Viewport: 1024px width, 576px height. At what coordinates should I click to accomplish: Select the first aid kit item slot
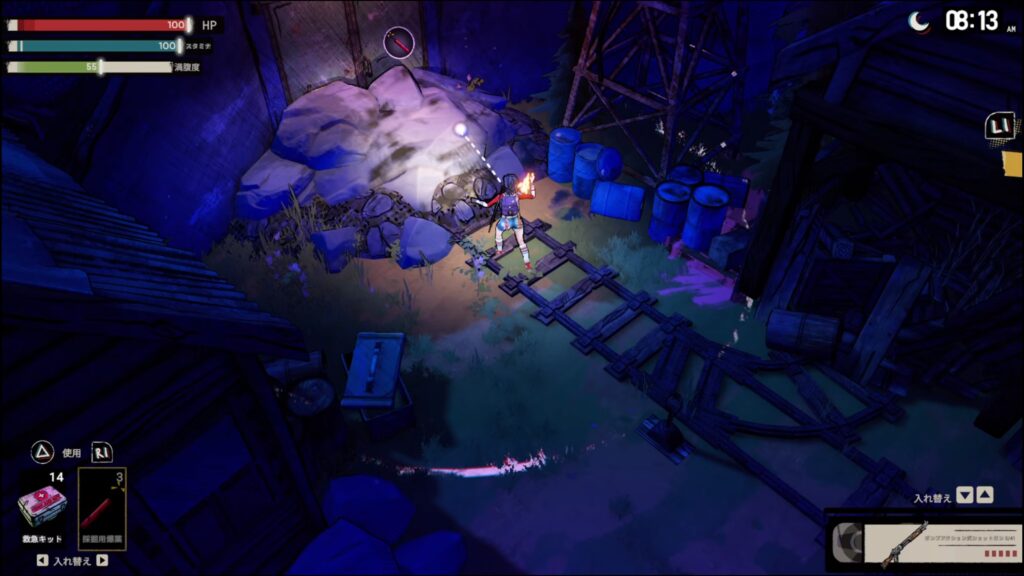(42, 506)
